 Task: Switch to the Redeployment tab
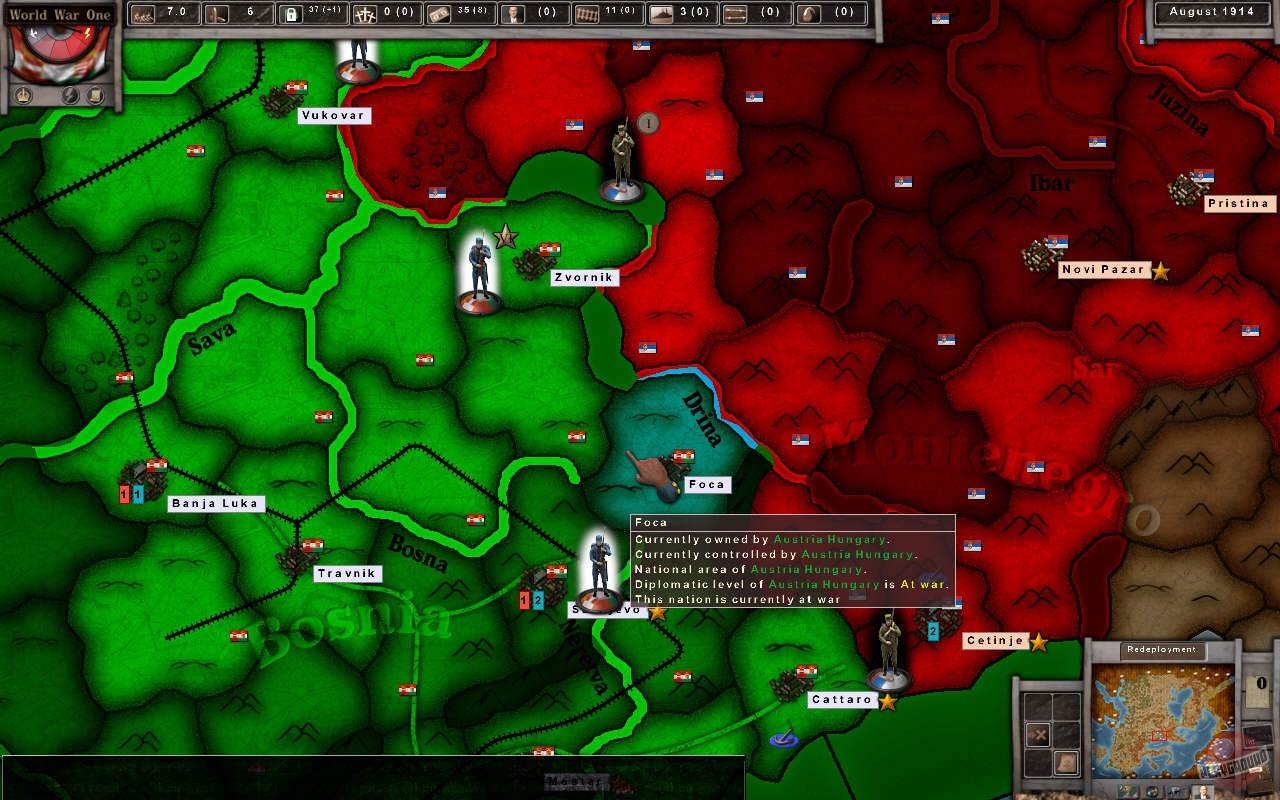click(x=1161, y=649)
